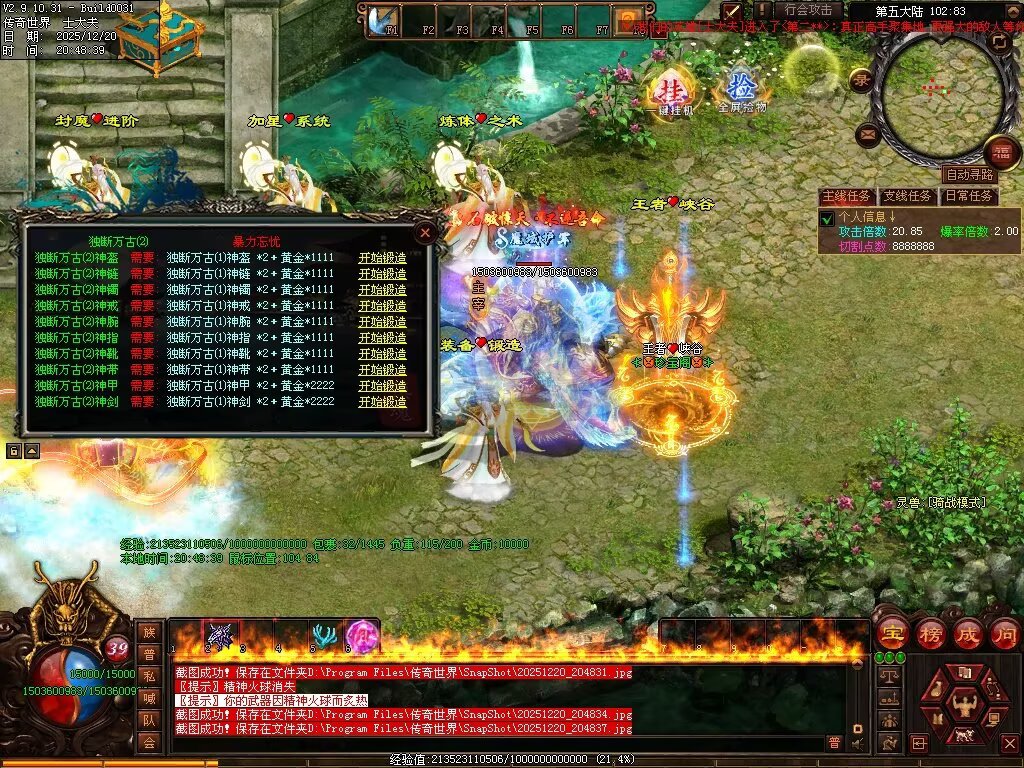Toggle the 个人信息 checkbox
The height and width of the screenshot is (768, 1024).
pos(827,218)
